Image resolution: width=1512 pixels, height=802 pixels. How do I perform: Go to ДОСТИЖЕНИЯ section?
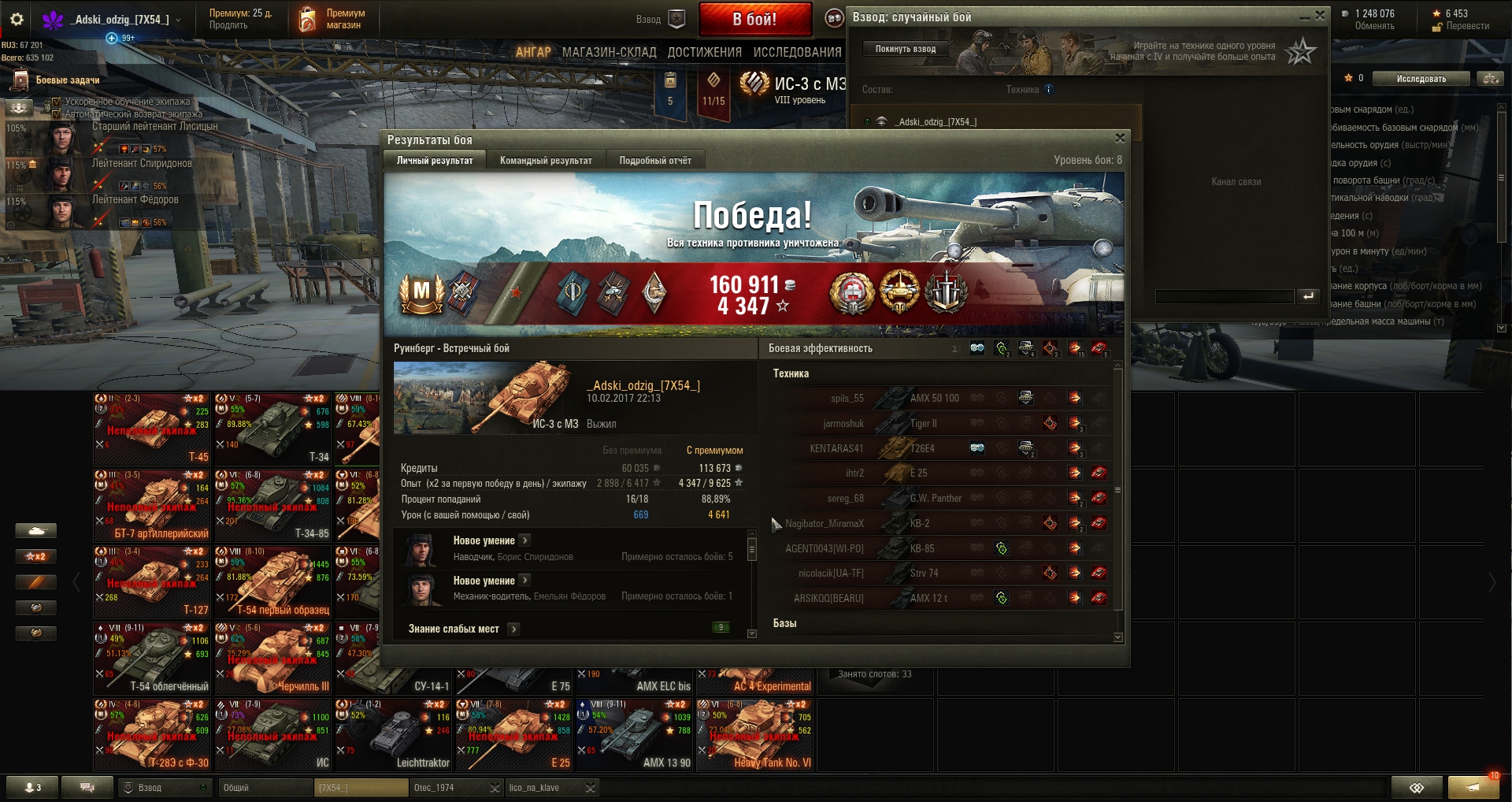(704, 52)
